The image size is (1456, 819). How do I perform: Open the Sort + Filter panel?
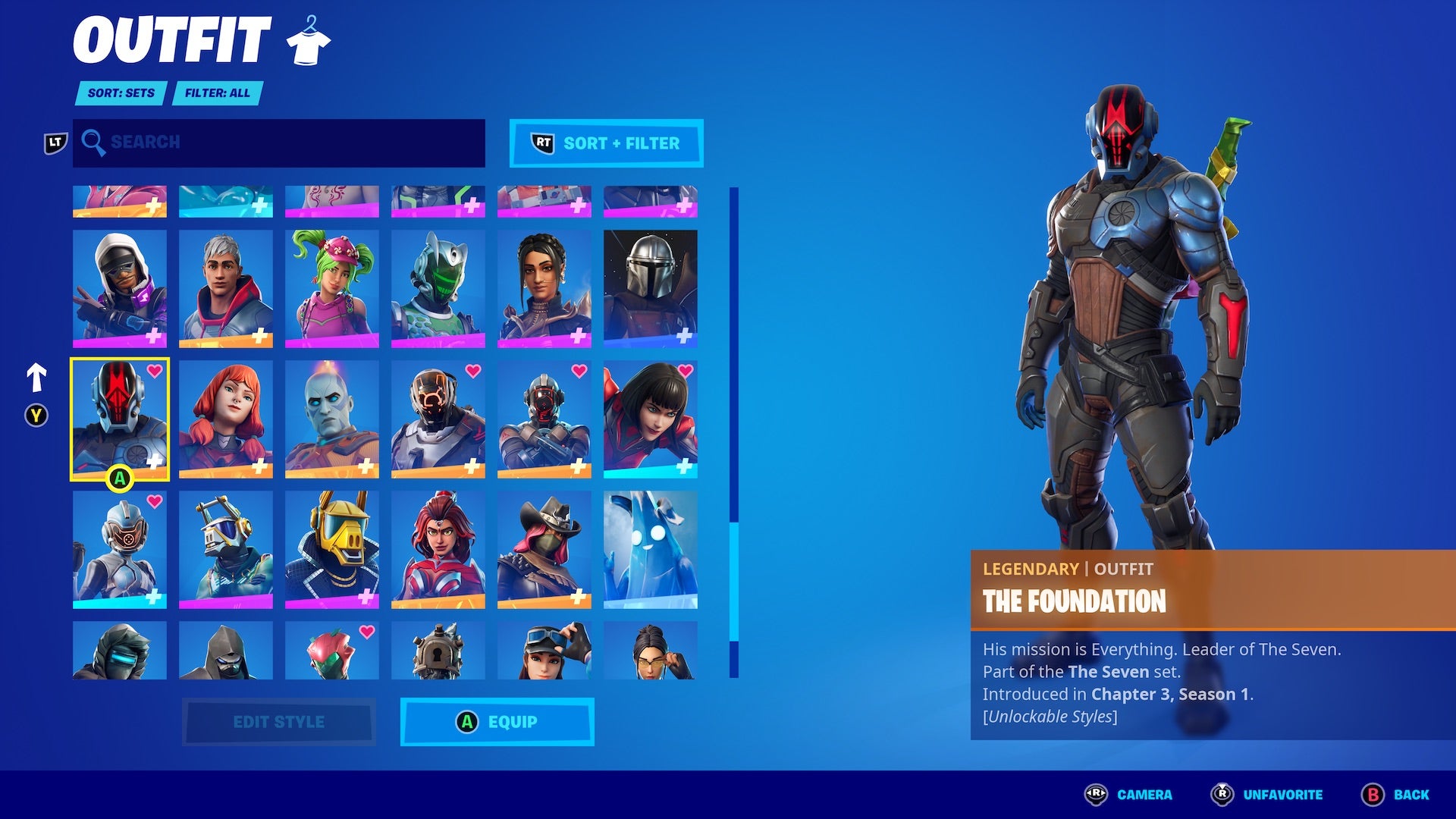point(606,143)
